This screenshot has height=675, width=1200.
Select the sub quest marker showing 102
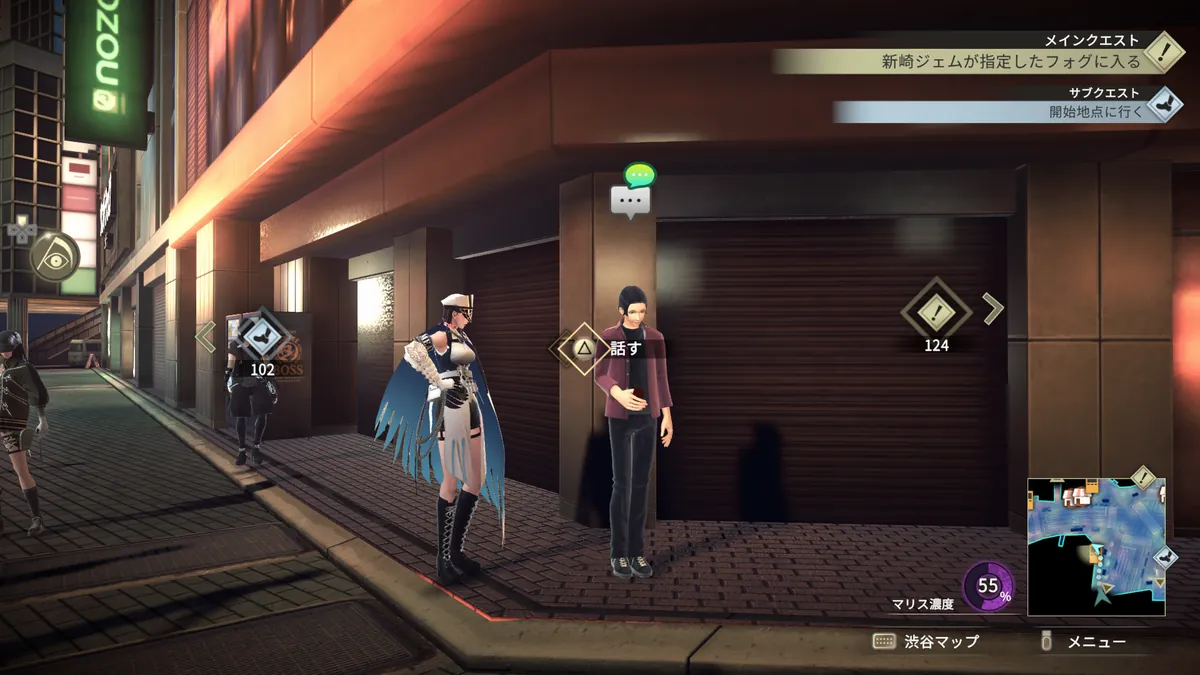pos(262,335)
